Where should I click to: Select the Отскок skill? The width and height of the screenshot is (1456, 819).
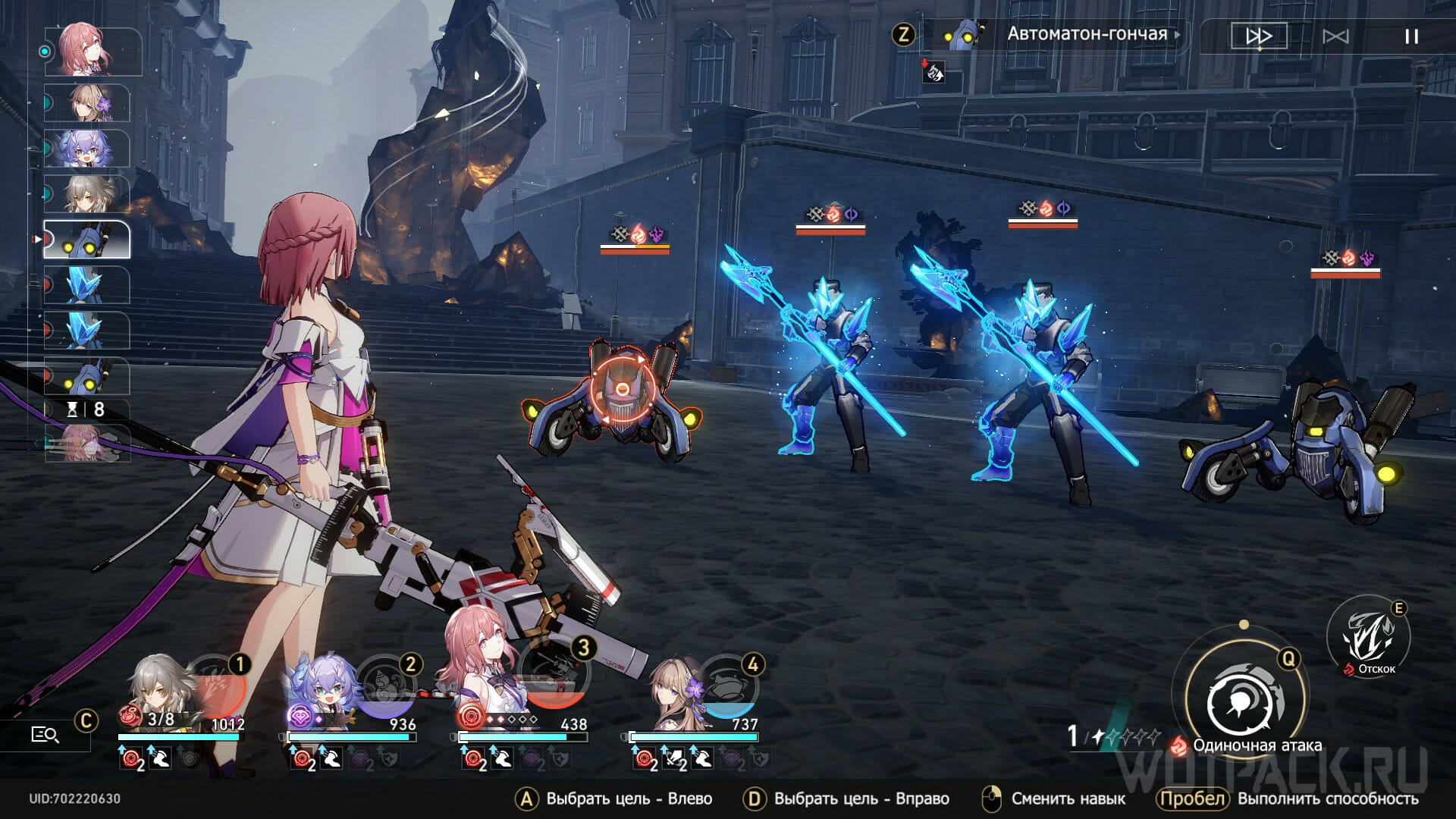click(1368, 637)
